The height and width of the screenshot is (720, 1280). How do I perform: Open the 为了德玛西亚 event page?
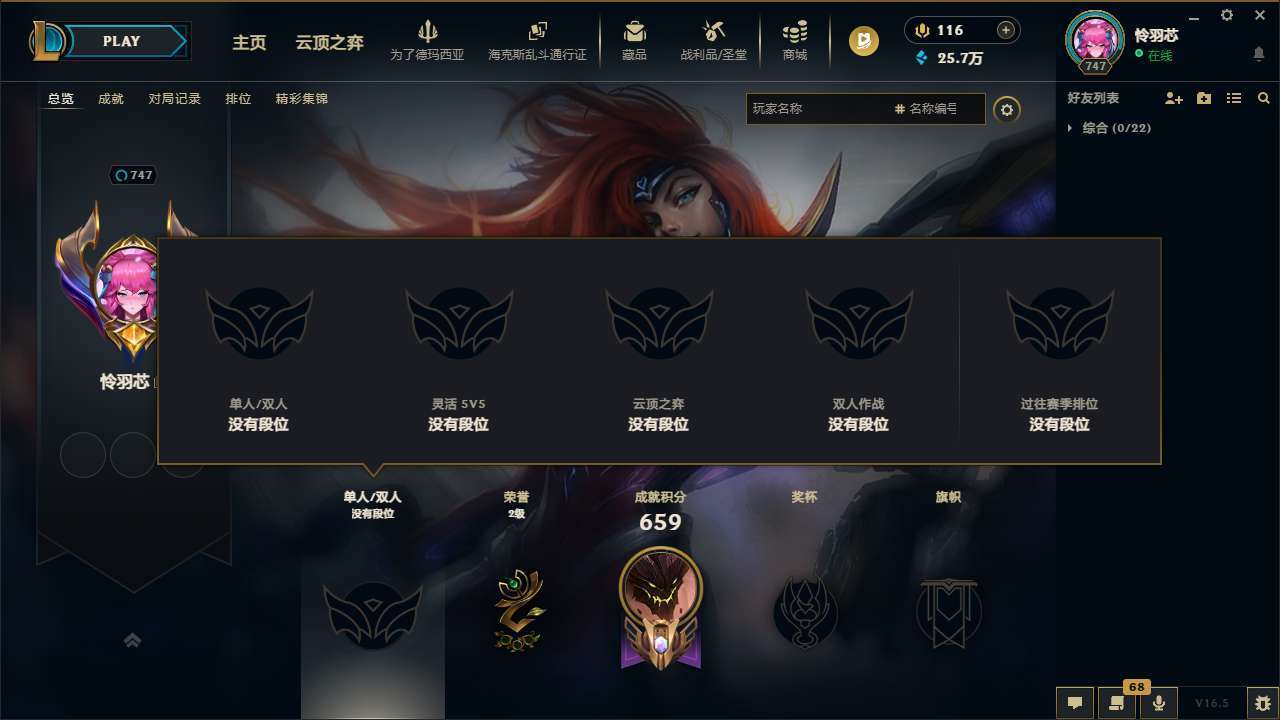[428, 40]
